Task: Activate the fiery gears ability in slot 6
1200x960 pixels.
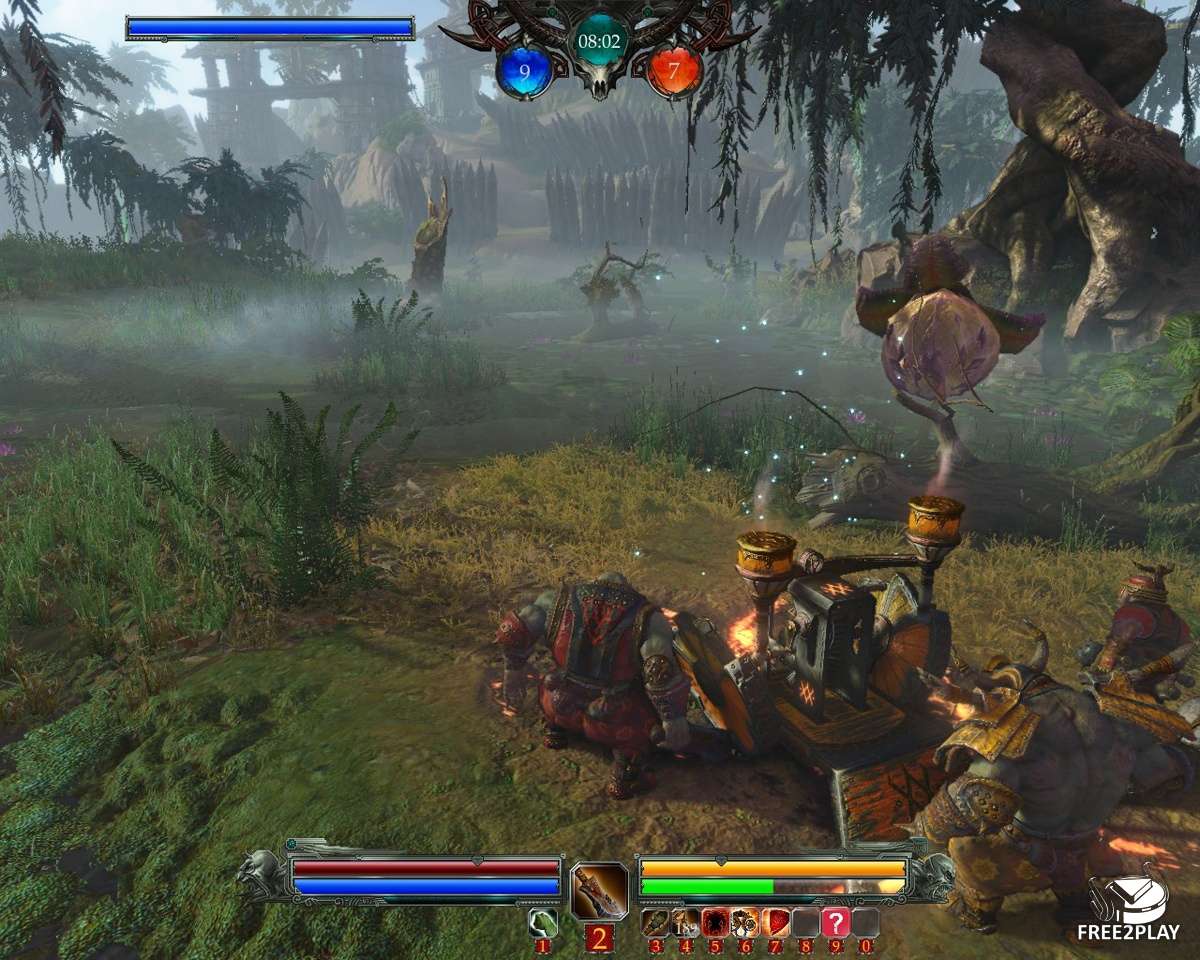Action: click(x=745, y=922)
